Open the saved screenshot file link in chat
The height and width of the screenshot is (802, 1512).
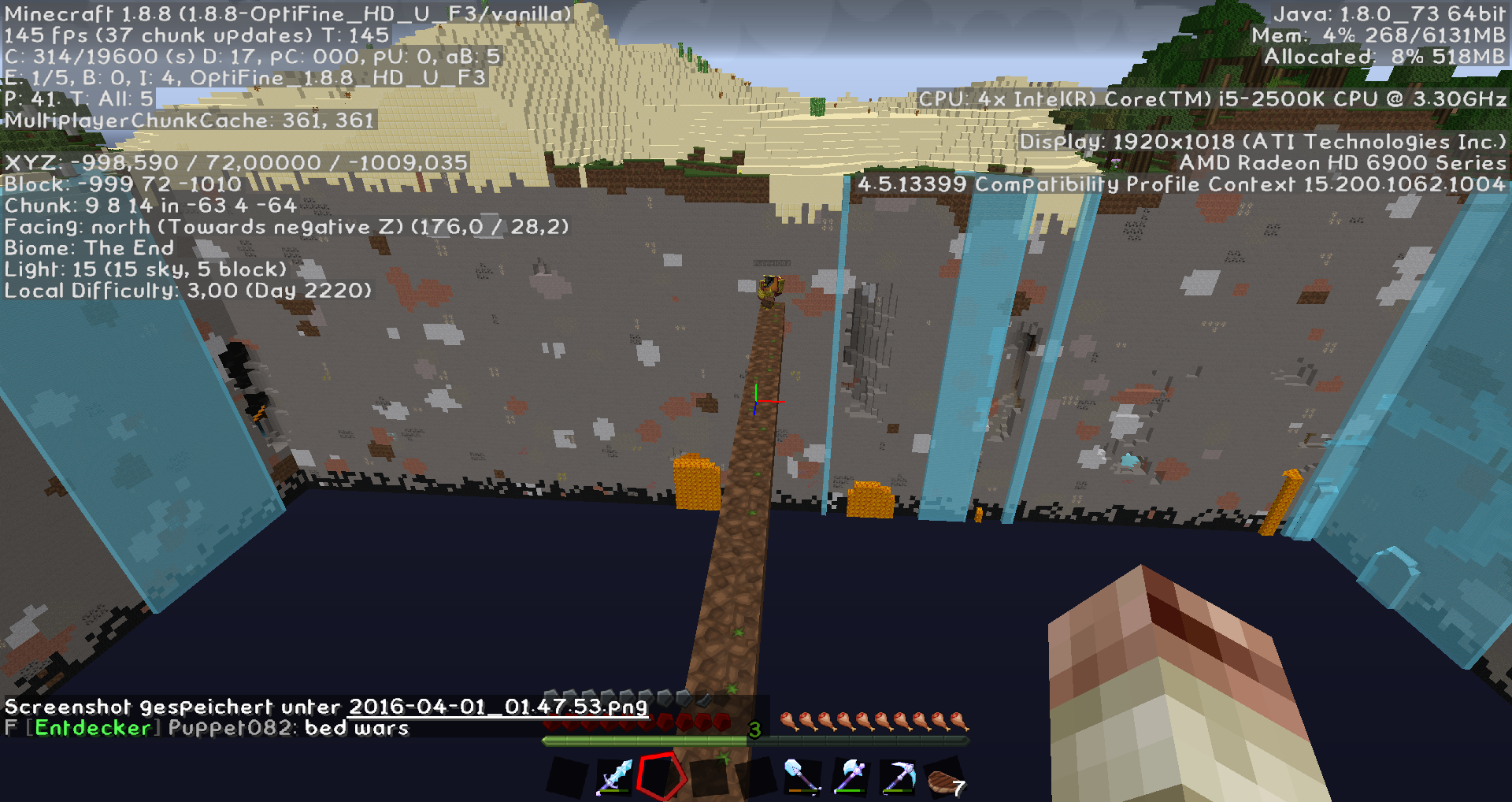point(498,707)
